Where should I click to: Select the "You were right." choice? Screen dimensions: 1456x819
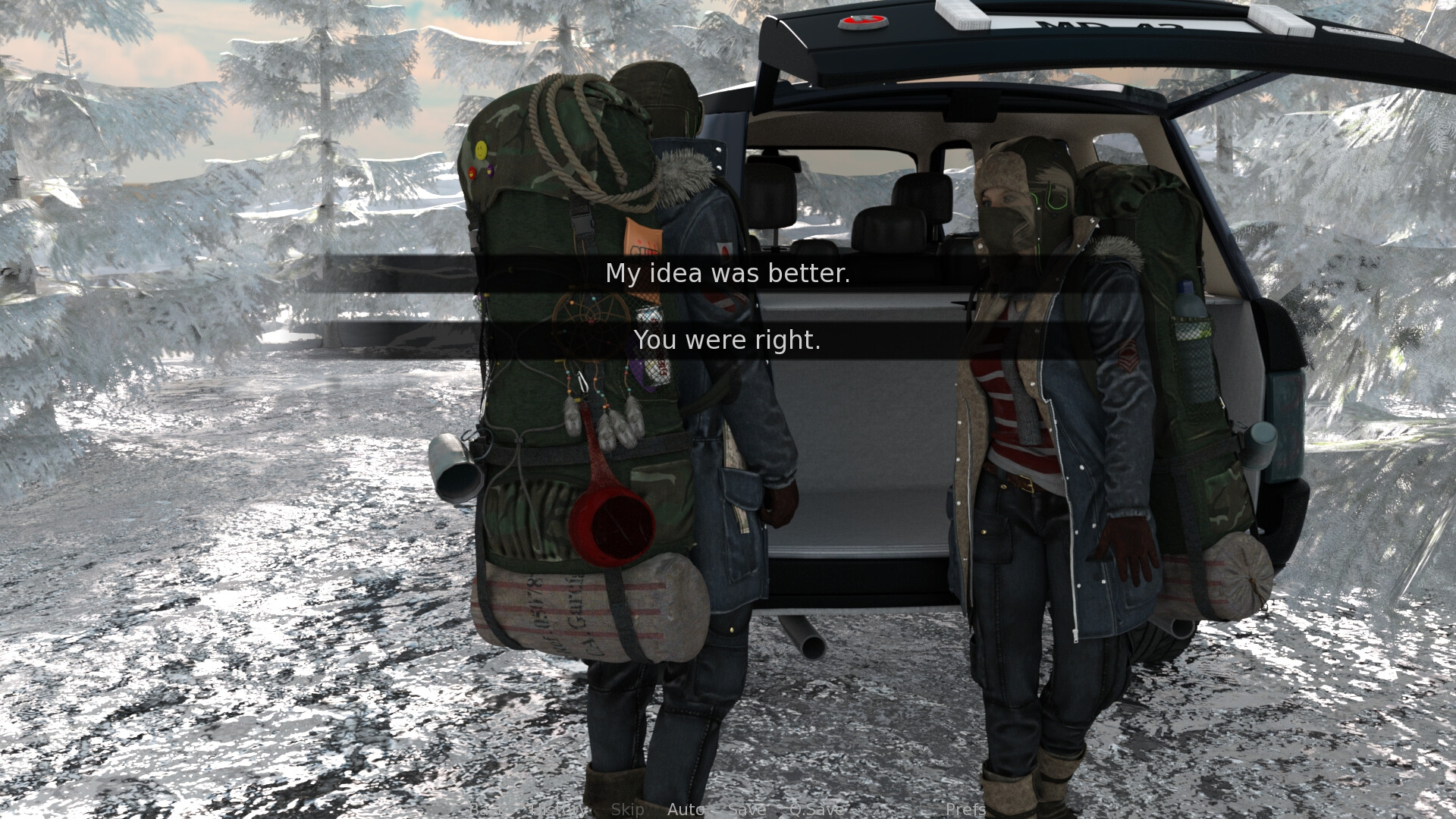point(728,340)
